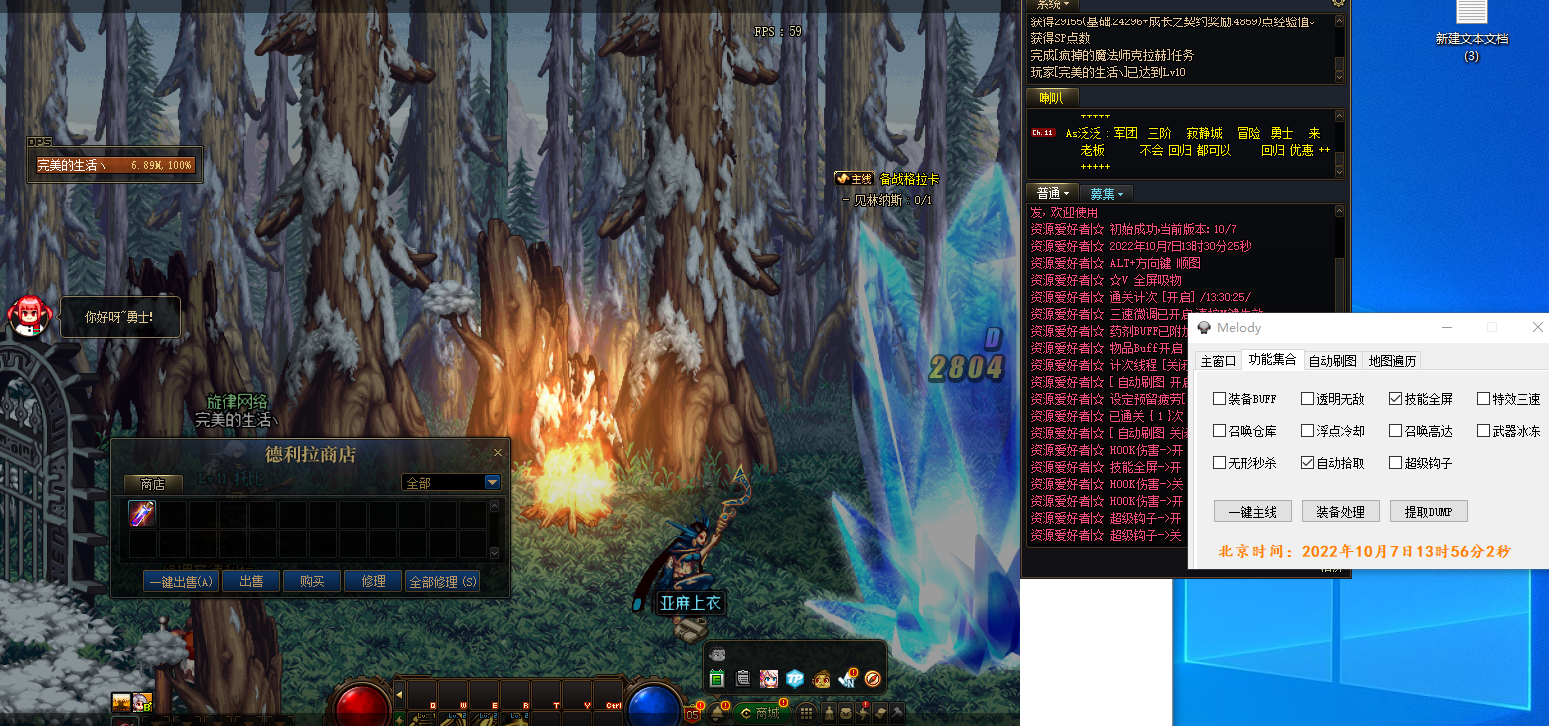
Task: Choose the 出售 sell button
Action: 251,581
